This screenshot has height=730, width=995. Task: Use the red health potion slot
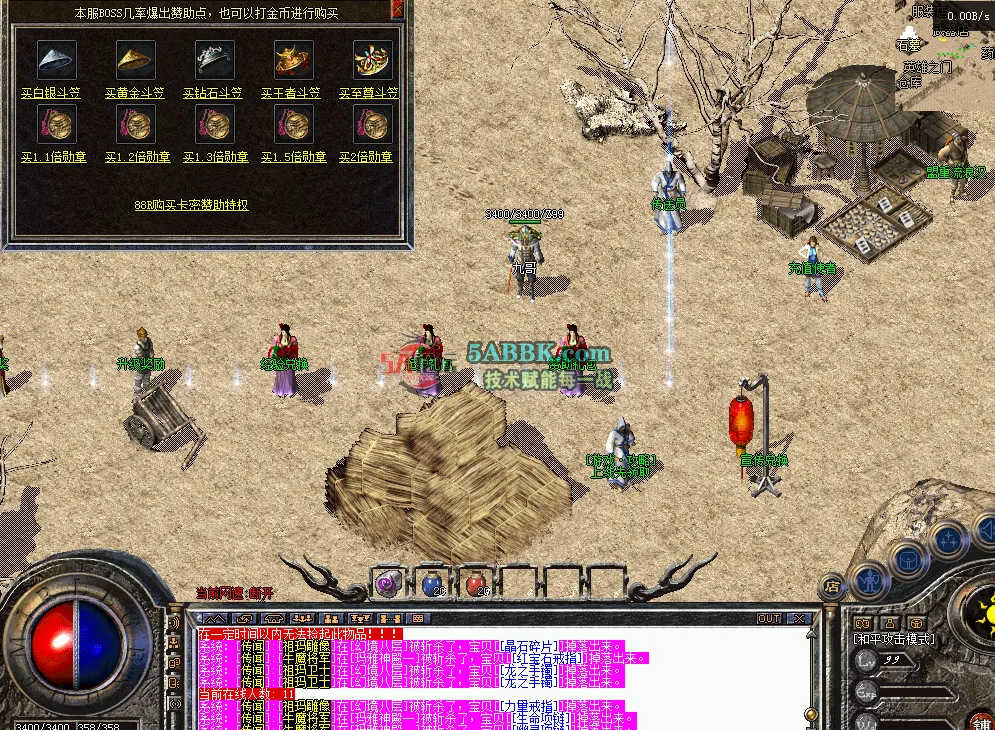click(x=478, y=582)
